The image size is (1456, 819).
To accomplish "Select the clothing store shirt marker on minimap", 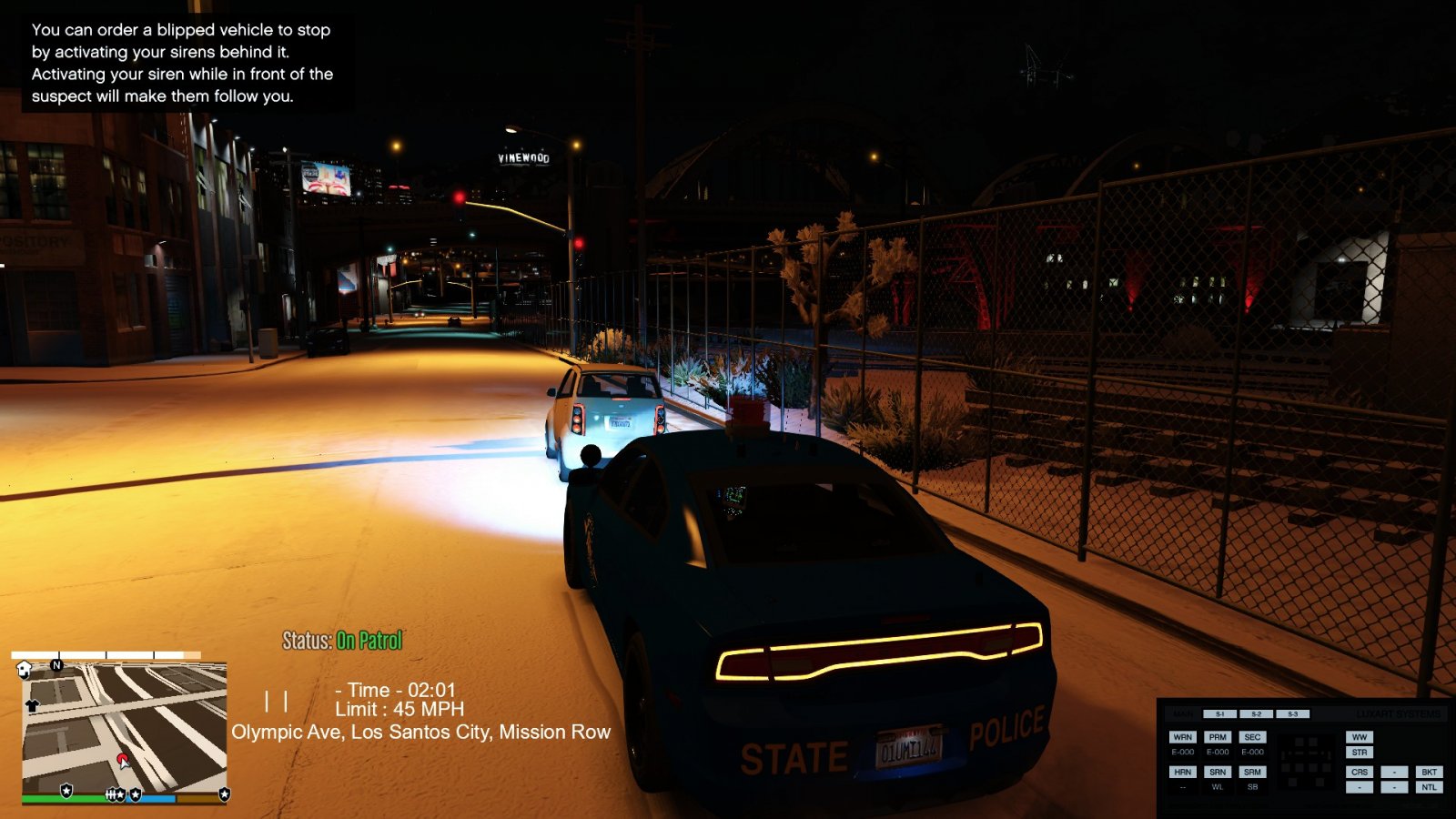I will coord(33,705).
